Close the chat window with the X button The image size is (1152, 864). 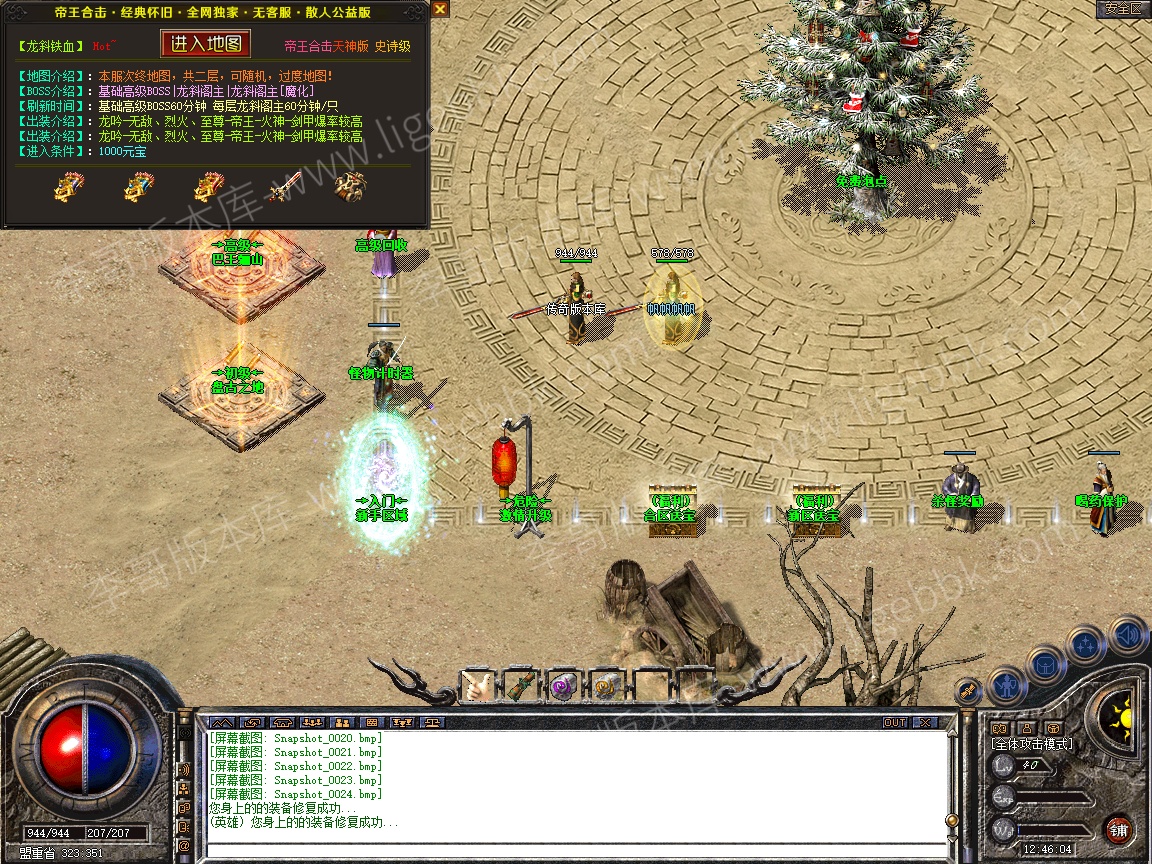click(925, 722)
